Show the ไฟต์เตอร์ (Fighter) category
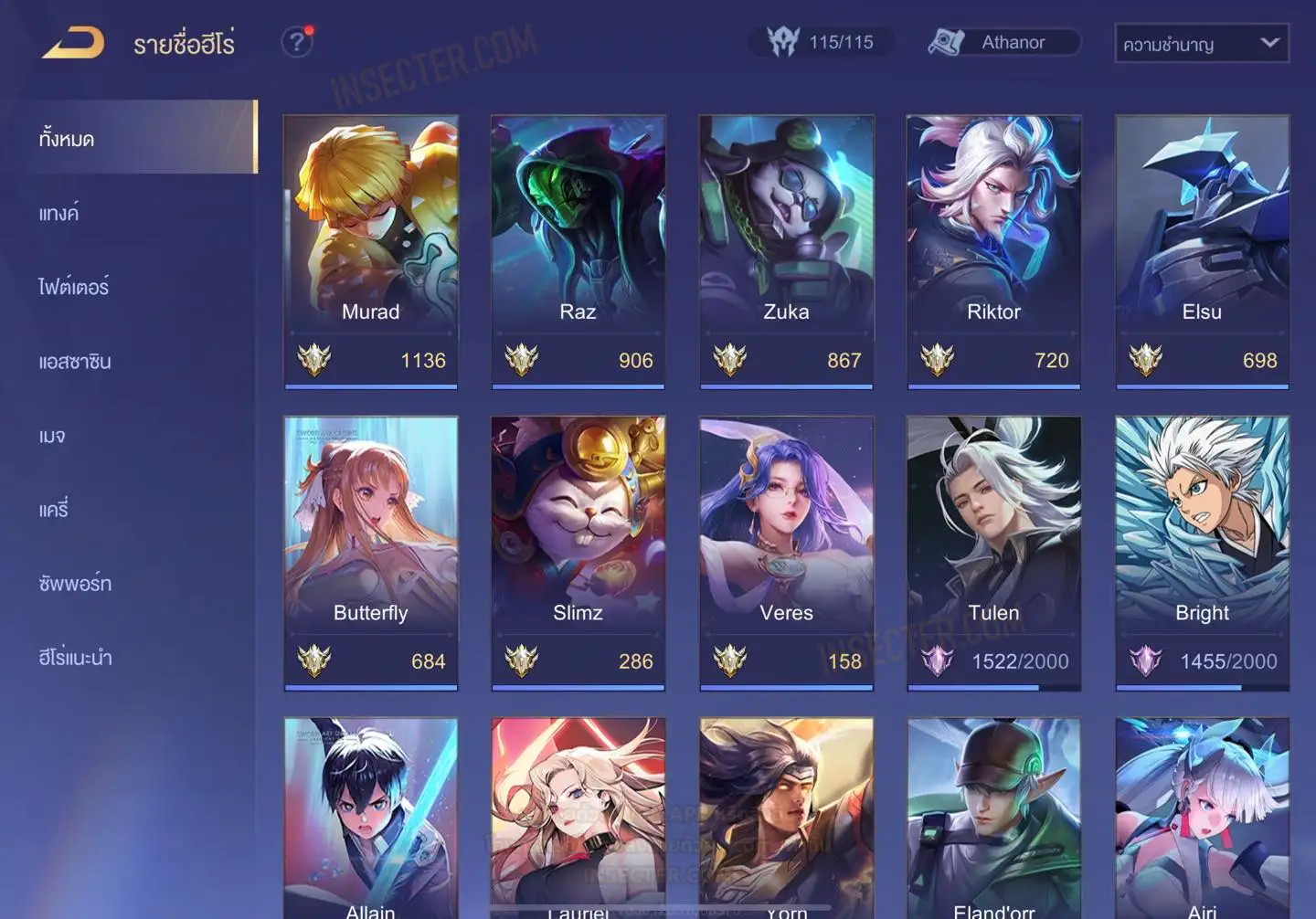Image resolution: width=1316 pixels, height=919 pixels. pos(74,287)
